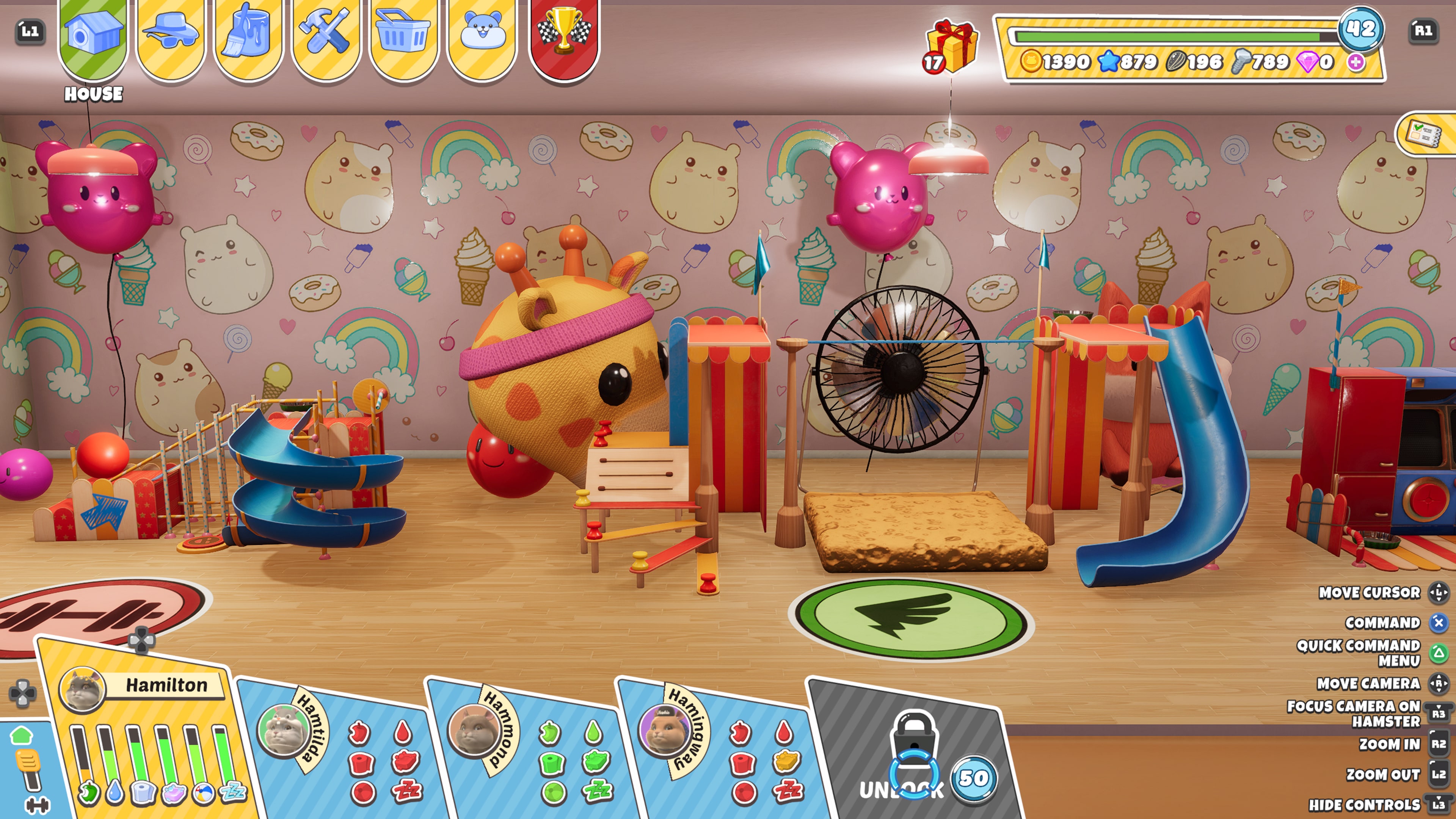
Task: Switch to the hat and glasses tab
Action: pos(171,37)
